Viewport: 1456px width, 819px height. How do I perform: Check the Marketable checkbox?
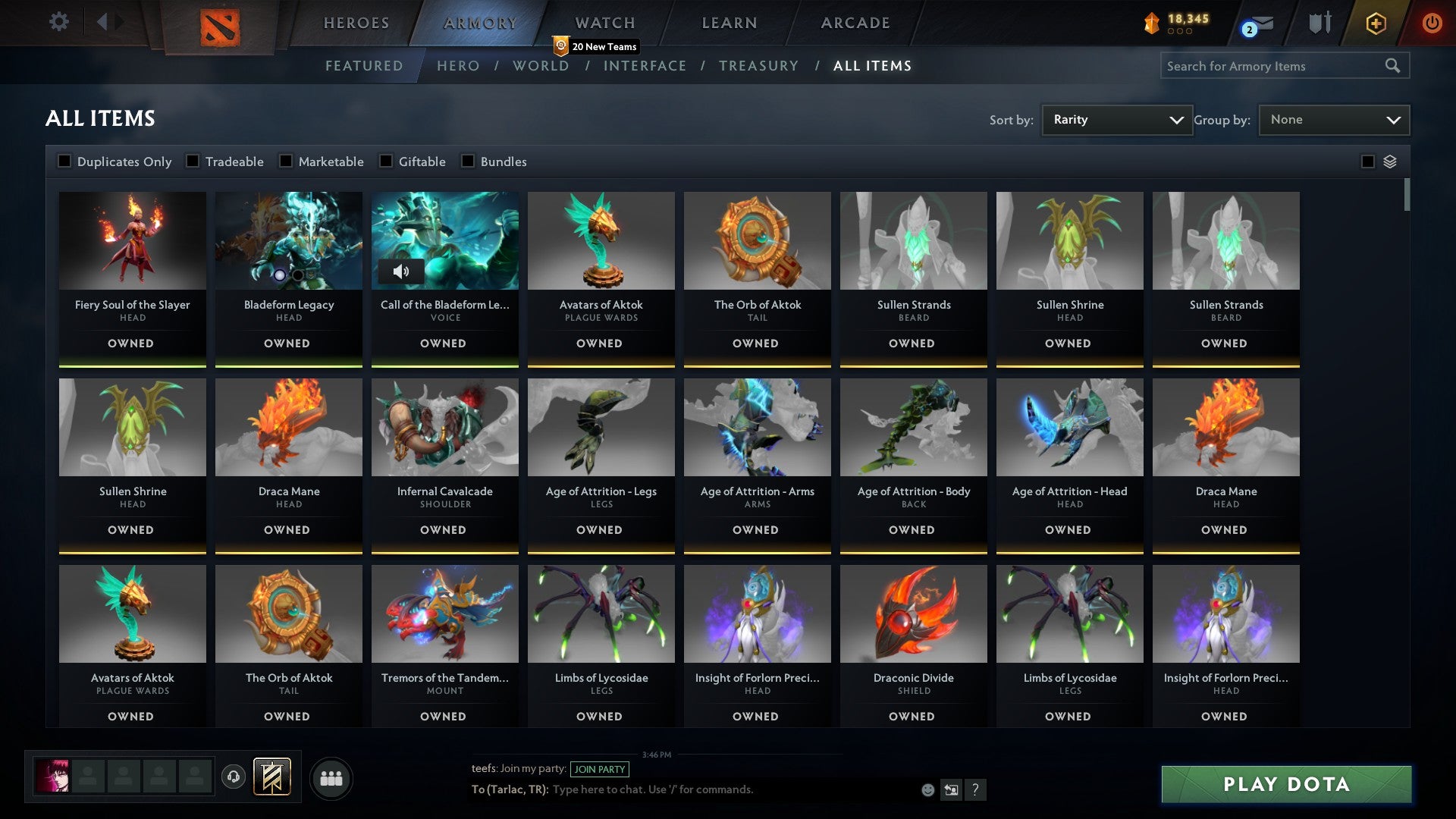[286, 161]
